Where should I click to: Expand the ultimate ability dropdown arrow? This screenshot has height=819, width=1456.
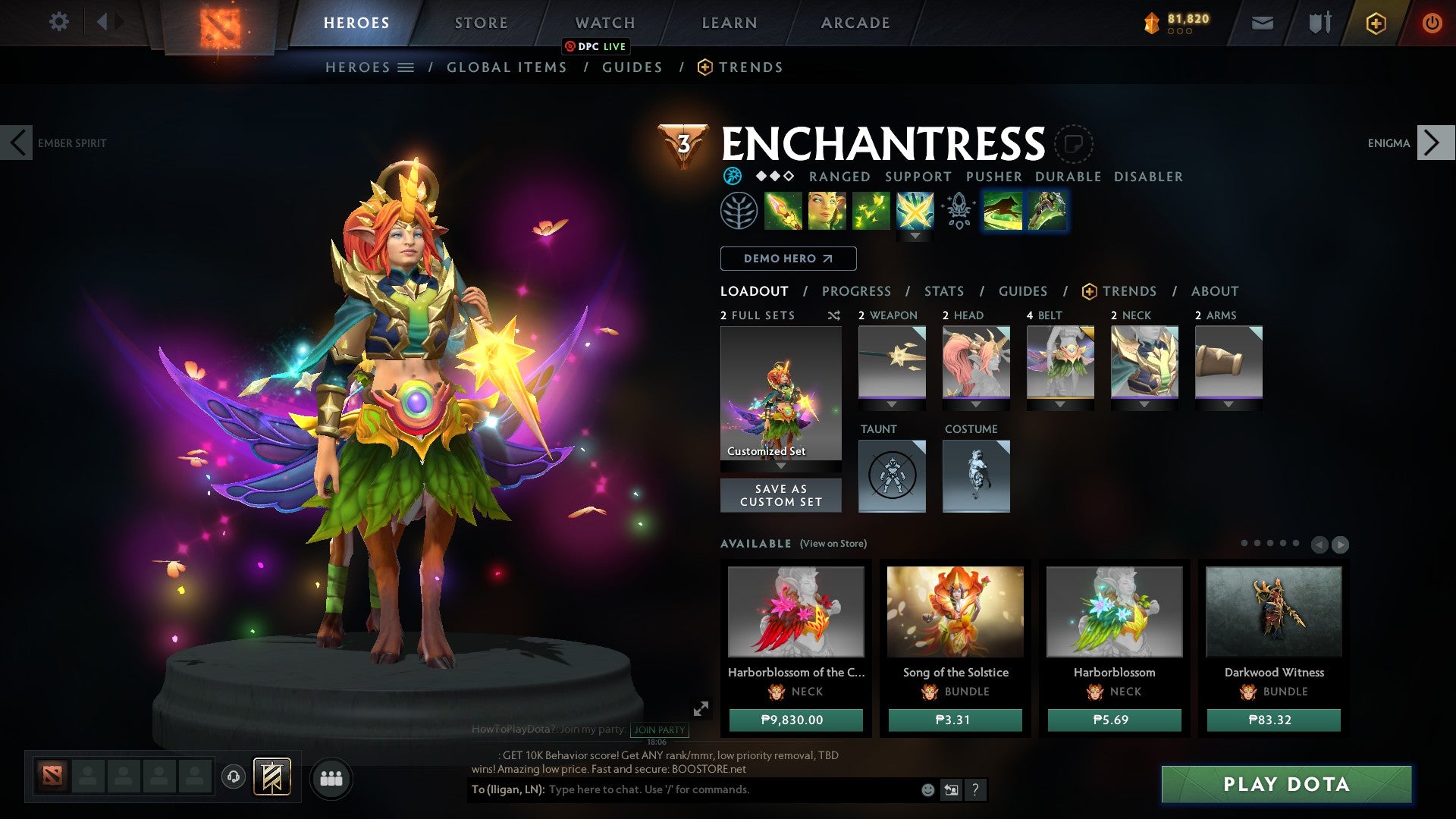tap(915, 237)
